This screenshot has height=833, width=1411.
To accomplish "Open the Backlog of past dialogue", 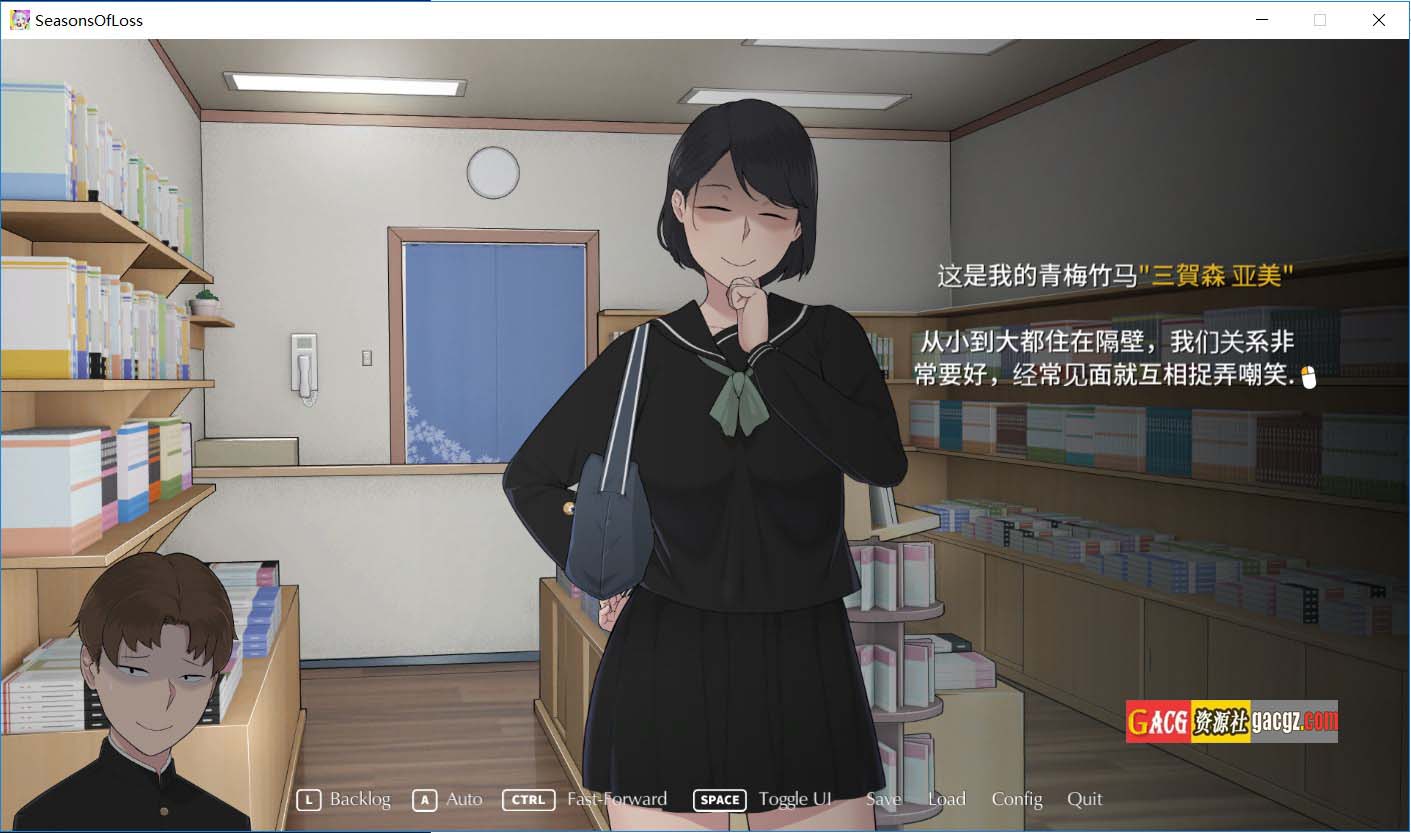I will [359, 799].
